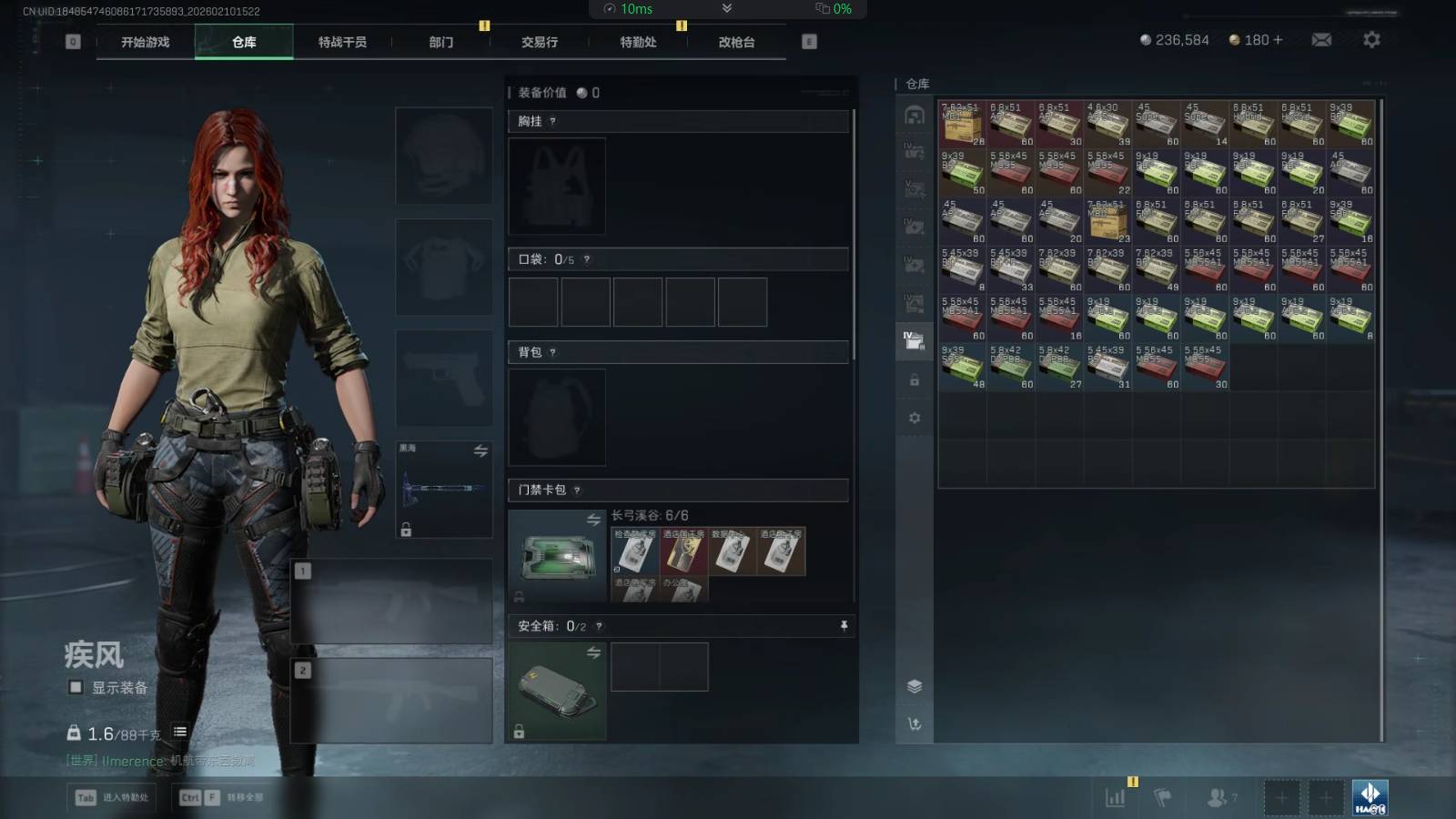Open the 改枪台 gunsmith tab
This screenshot has height=819, width=1456.
pos(736,42)
